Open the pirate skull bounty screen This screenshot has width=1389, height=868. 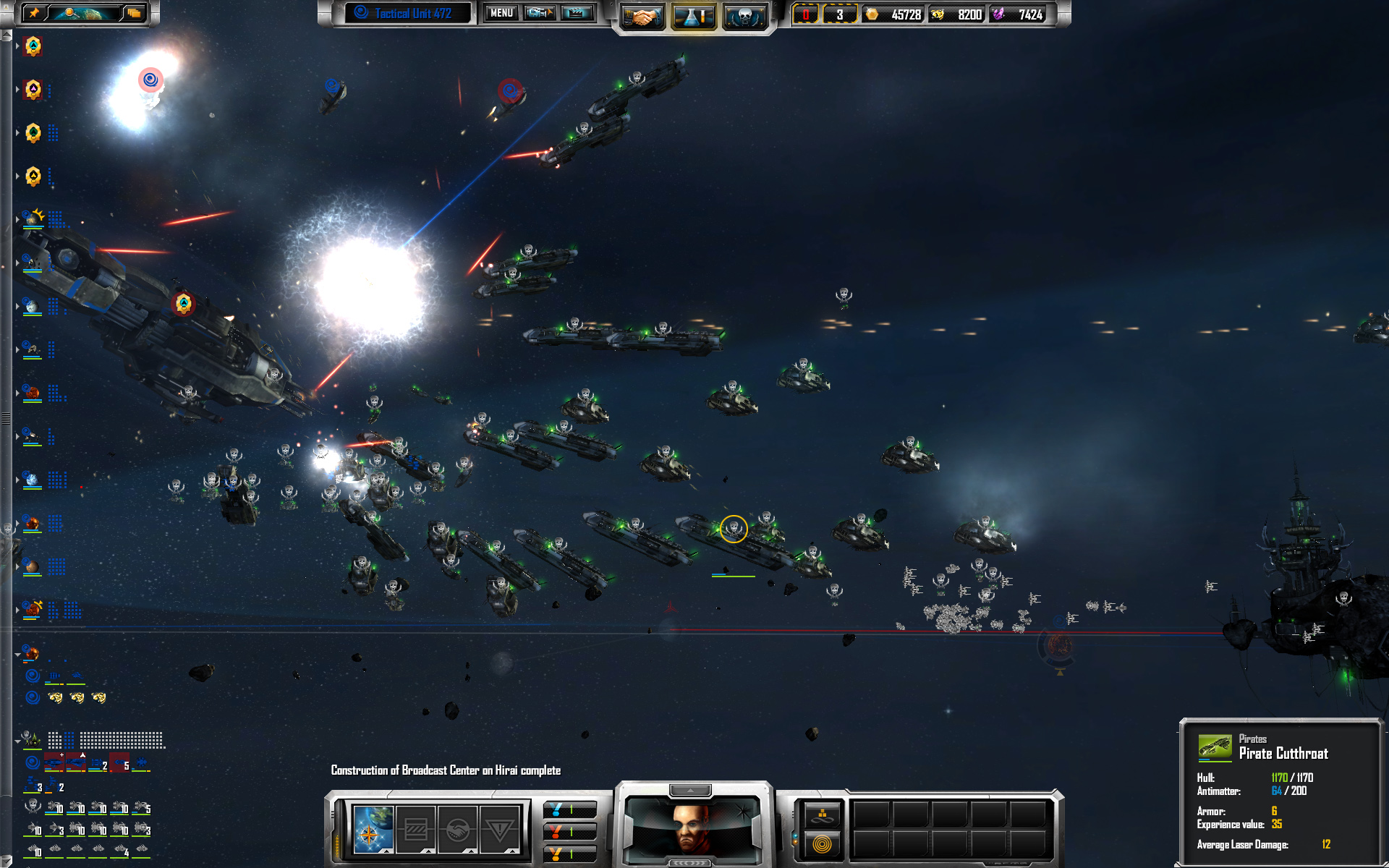tap(744, 17)
